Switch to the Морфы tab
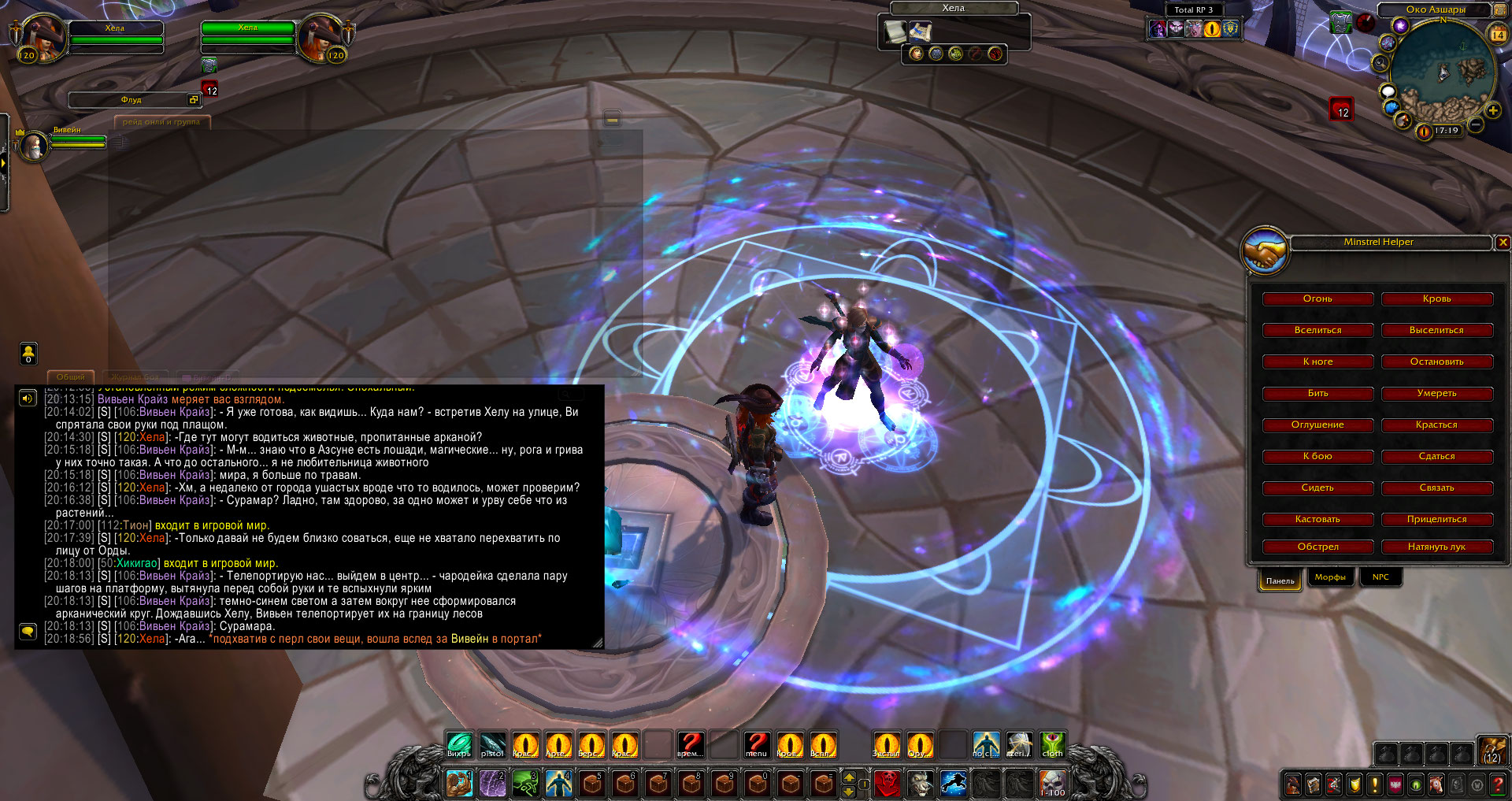Image resolution: width=1512 pixels, height=801 pixels. coord(1330,577)
